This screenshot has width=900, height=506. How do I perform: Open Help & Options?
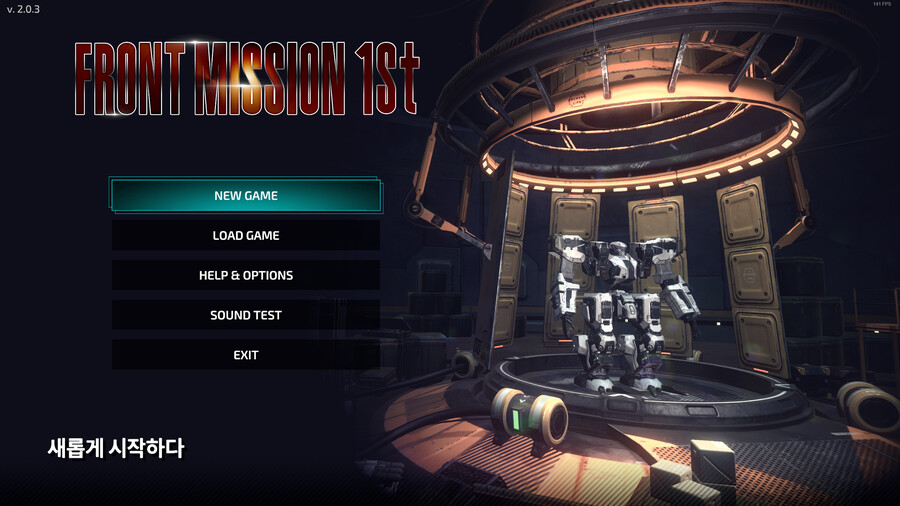(246, 275)
